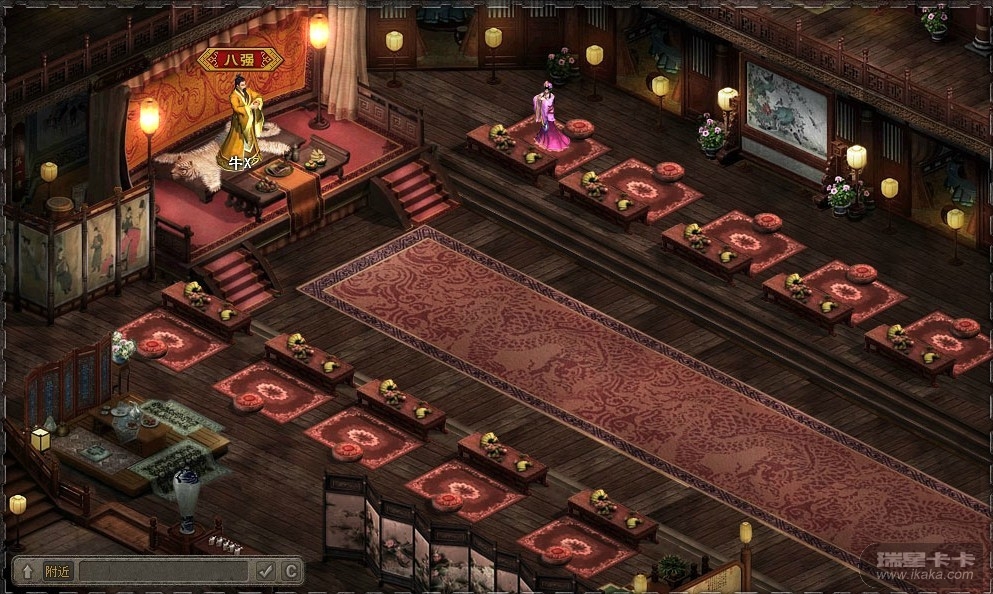Send the message with the checkmark button
This screenshot has width=993, height=594.
265,571
